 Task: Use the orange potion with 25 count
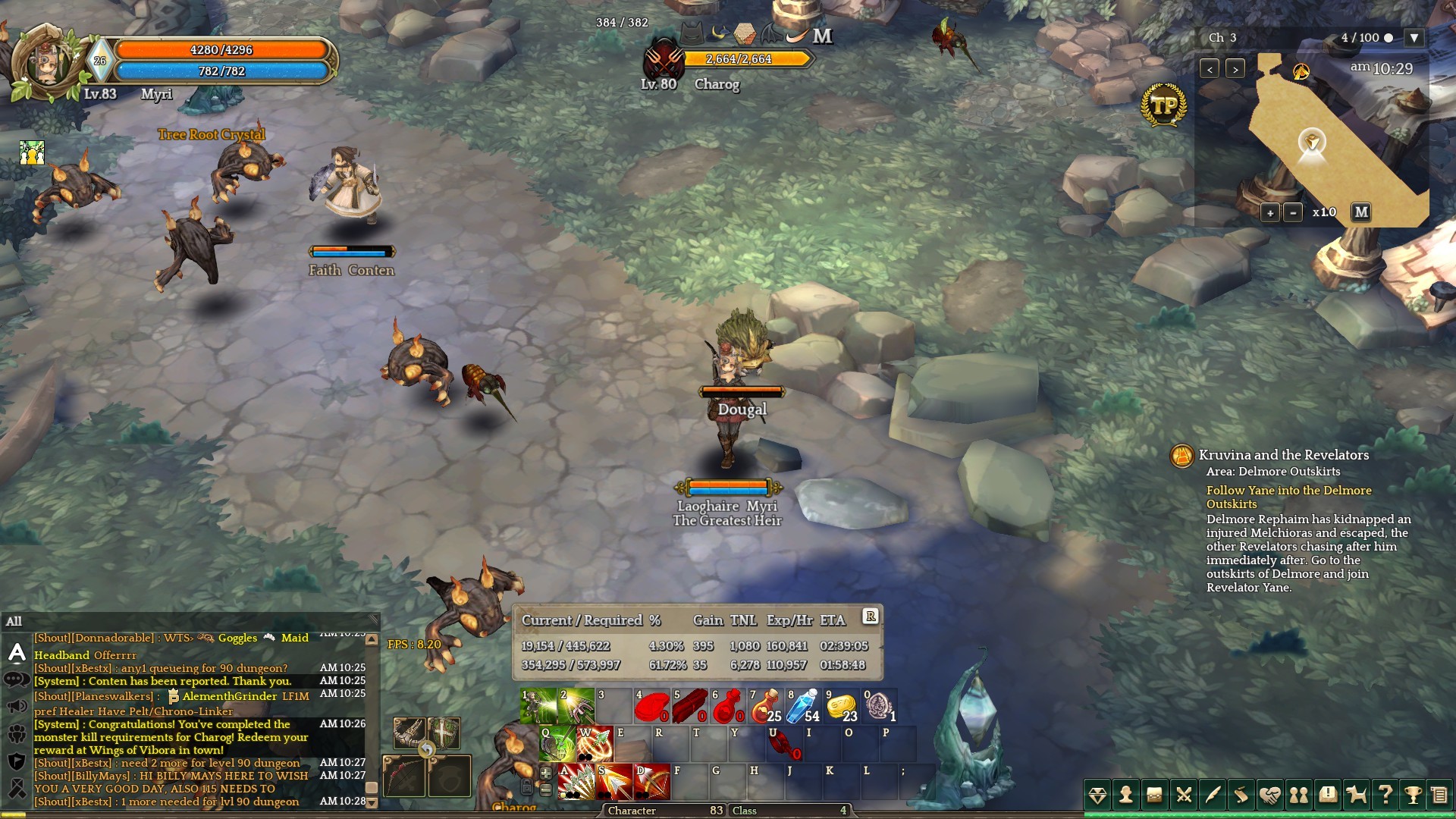pos(765,706)
